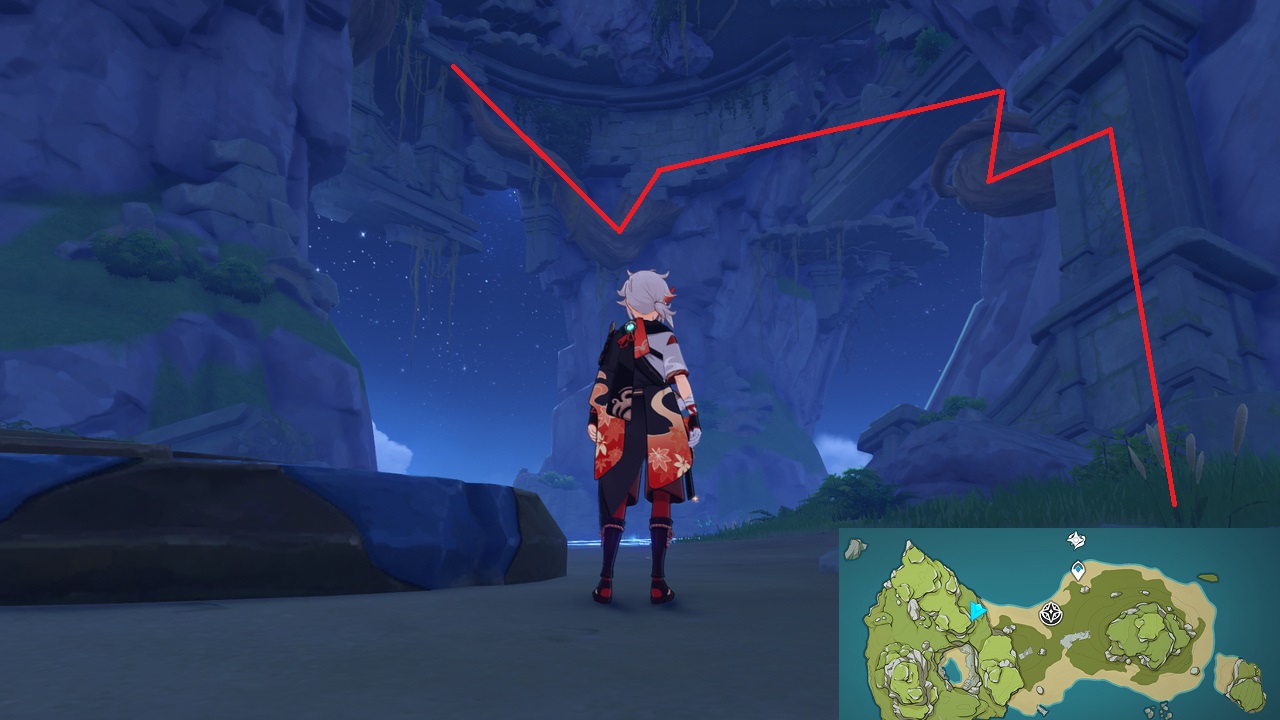This screenshot has height=720, width=1280.
Task: Click the start of the red route line
Action: (x=455, y=67)
